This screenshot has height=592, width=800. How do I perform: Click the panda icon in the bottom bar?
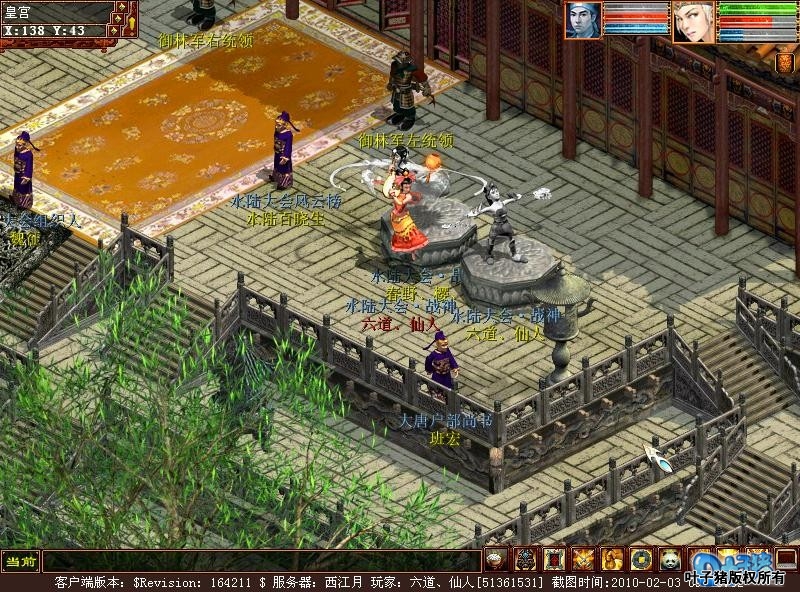[x=670, y=559]
